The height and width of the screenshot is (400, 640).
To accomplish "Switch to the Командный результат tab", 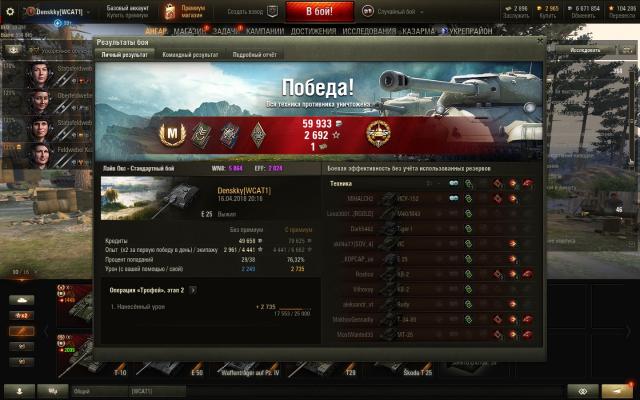I will point(189,55).
